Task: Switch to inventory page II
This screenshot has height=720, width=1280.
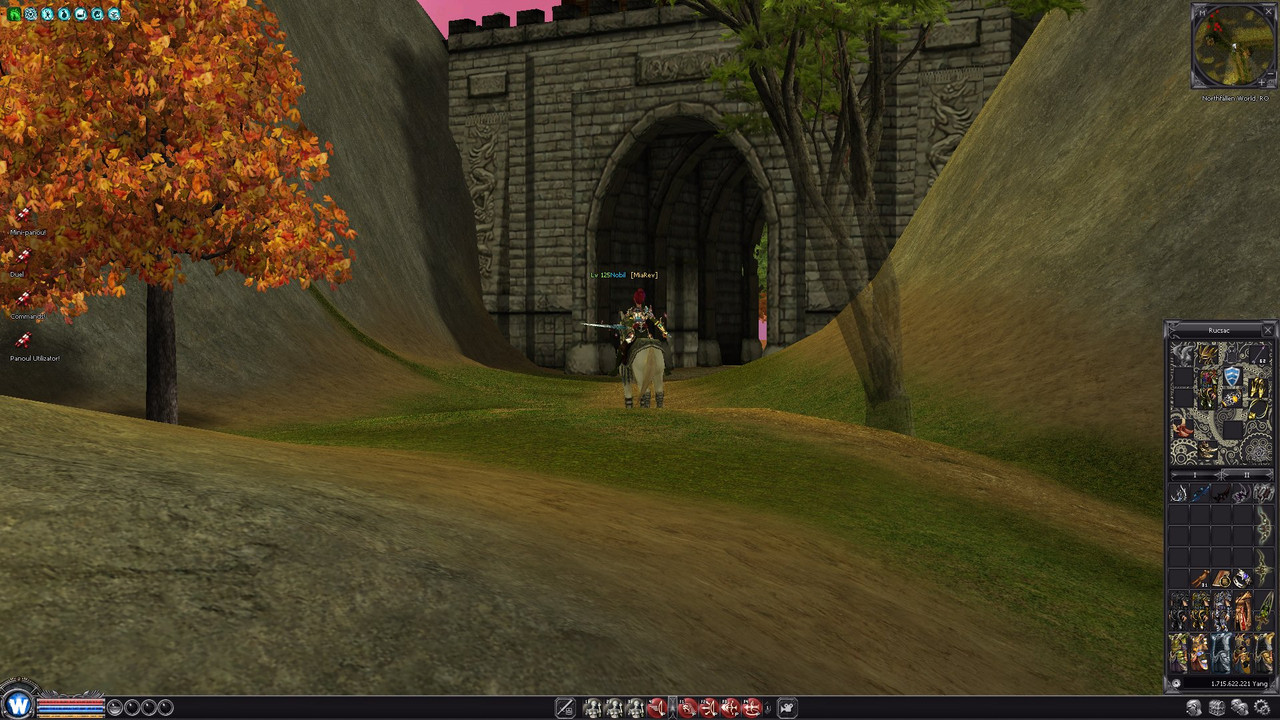Action: point(1246,474)
